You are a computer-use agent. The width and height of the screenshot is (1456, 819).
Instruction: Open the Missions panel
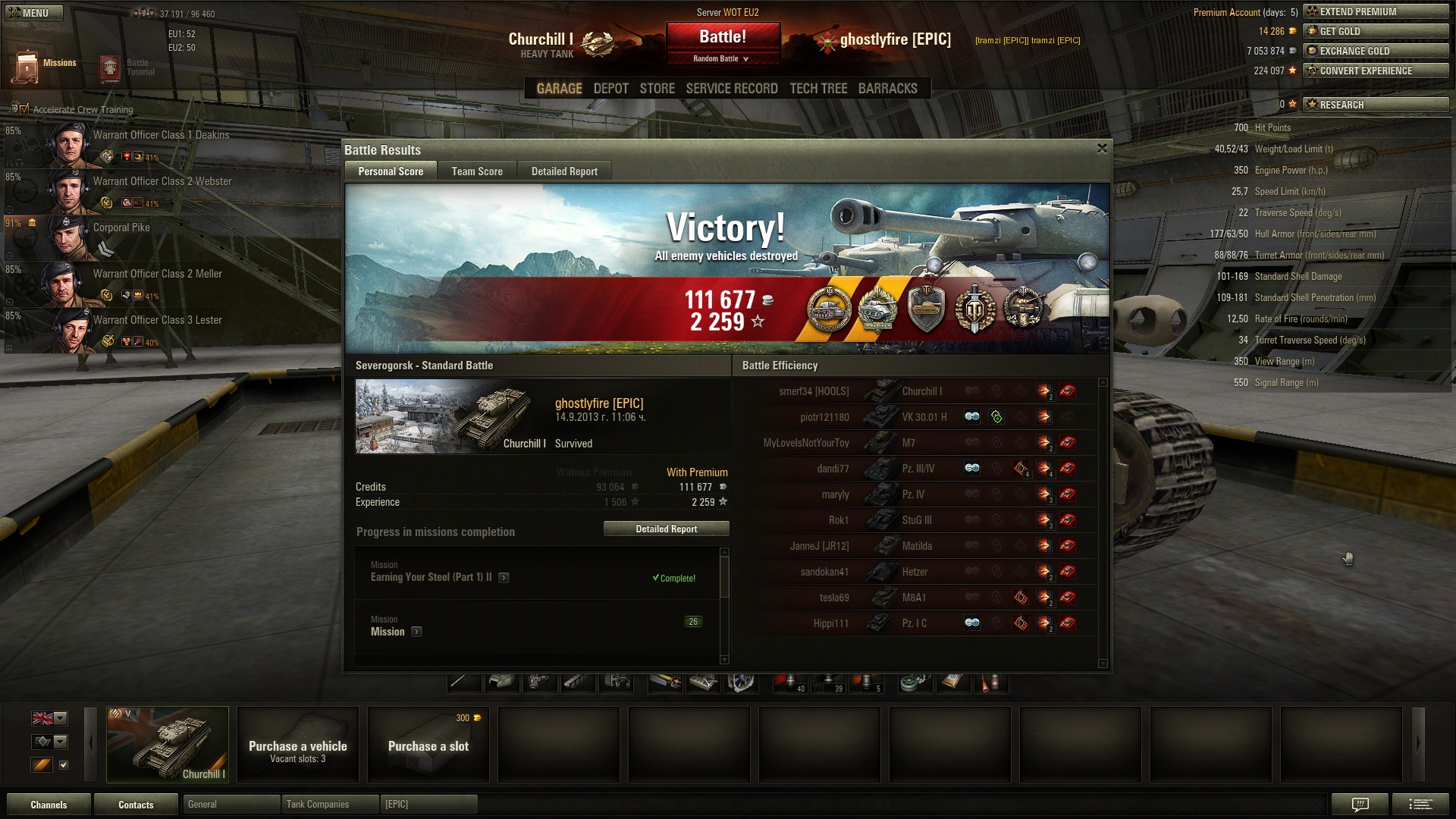[44, 65]
